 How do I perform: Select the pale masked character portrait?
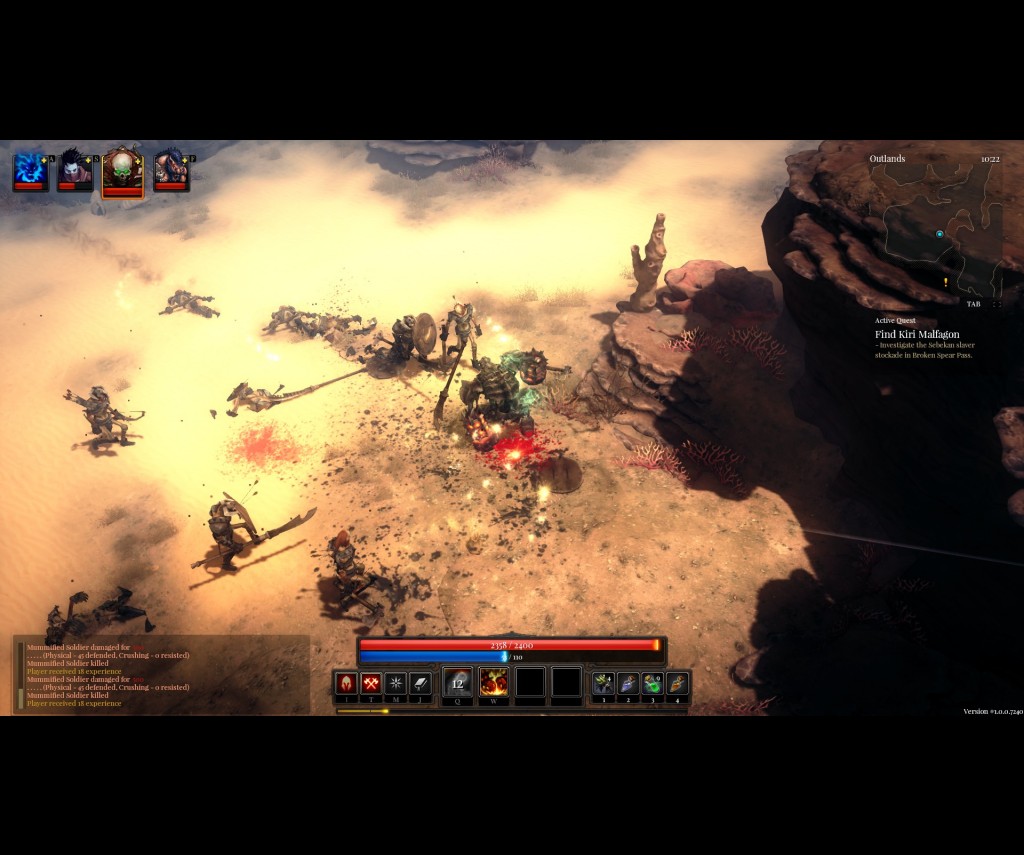(x=75, y=170)
